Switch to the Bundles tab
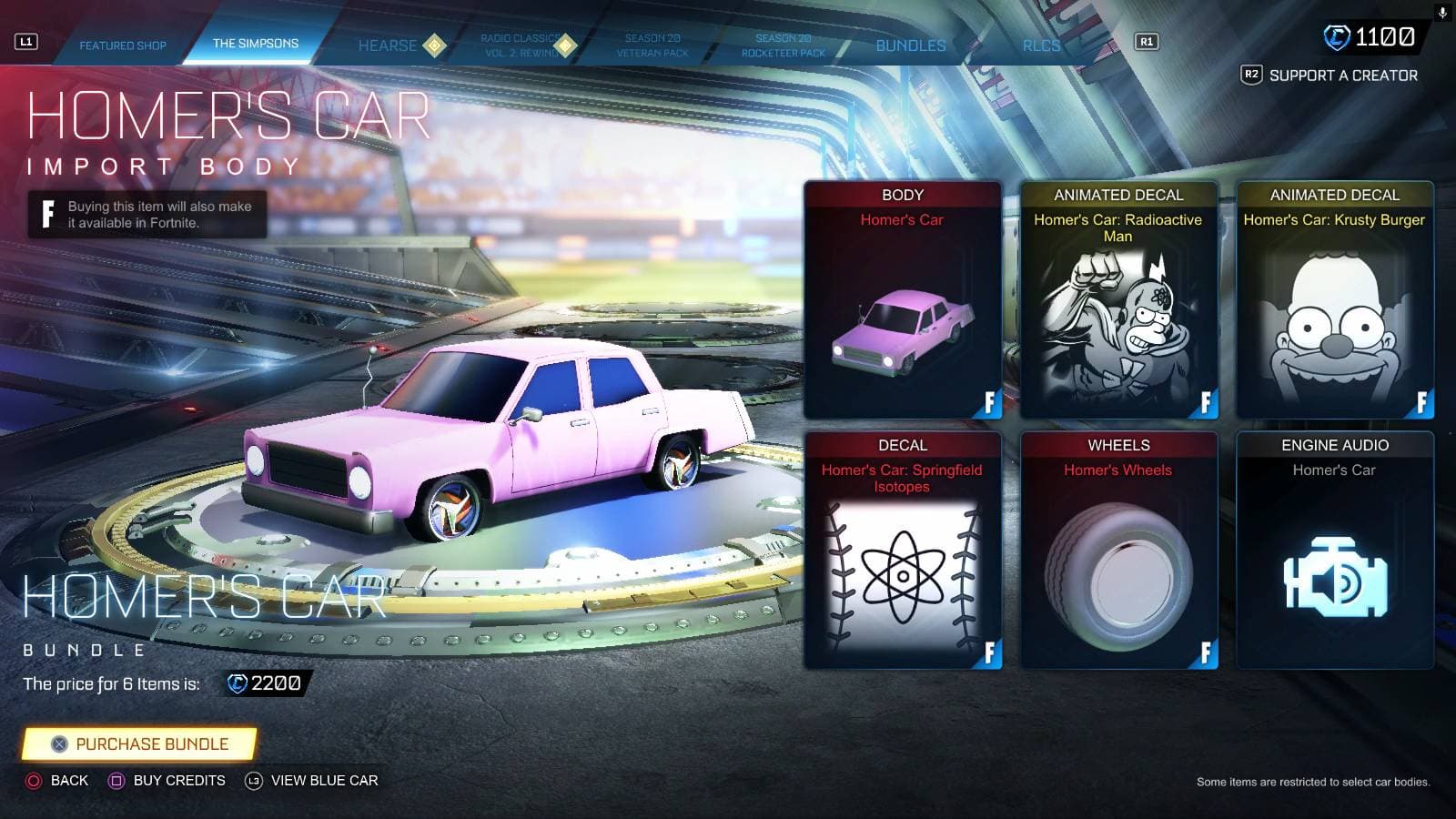The height and width of the screenshot is (819, 1456). coord(910,45)
